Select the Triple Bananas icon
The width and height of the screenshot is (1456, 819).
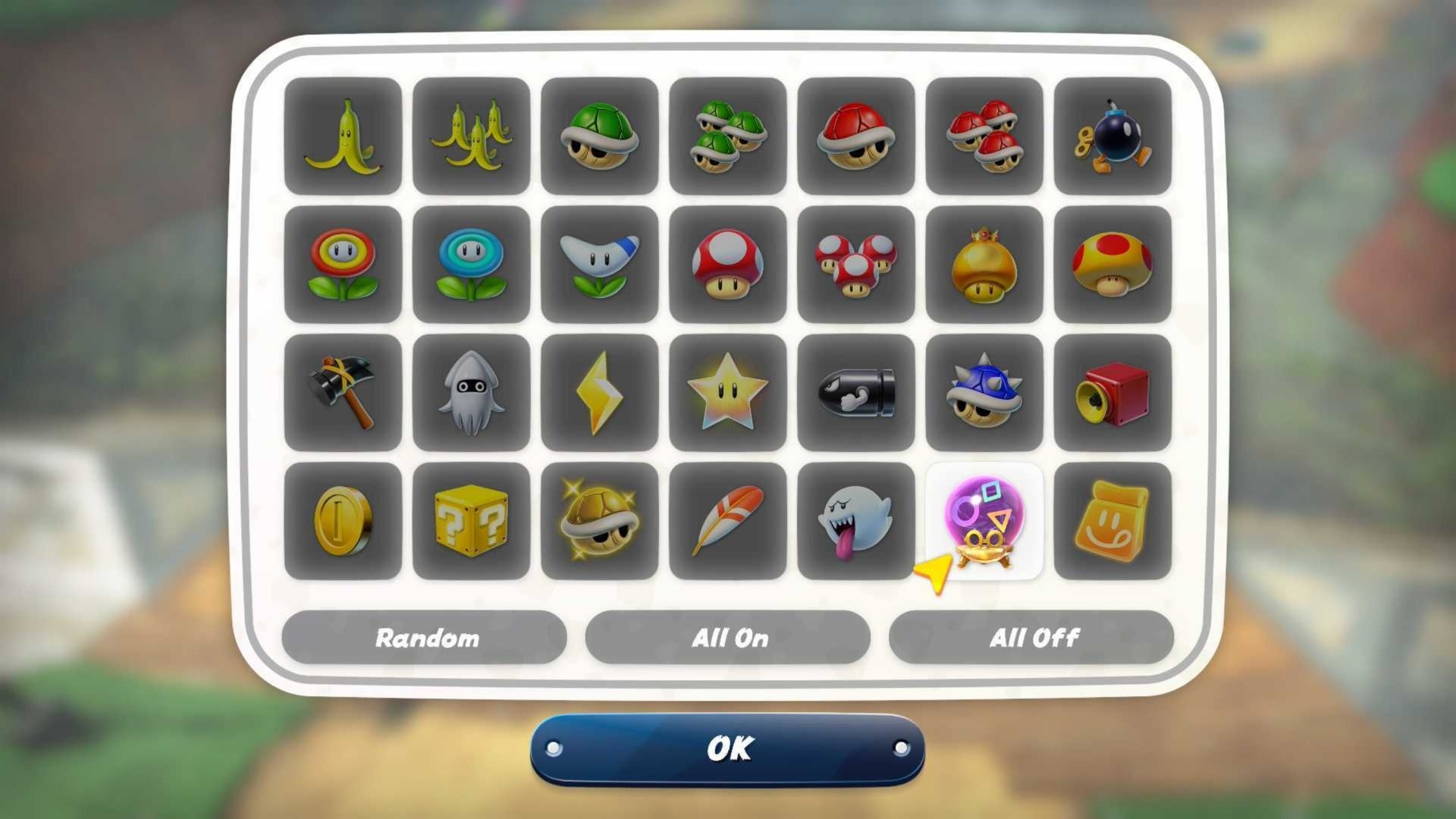[471, 139]
